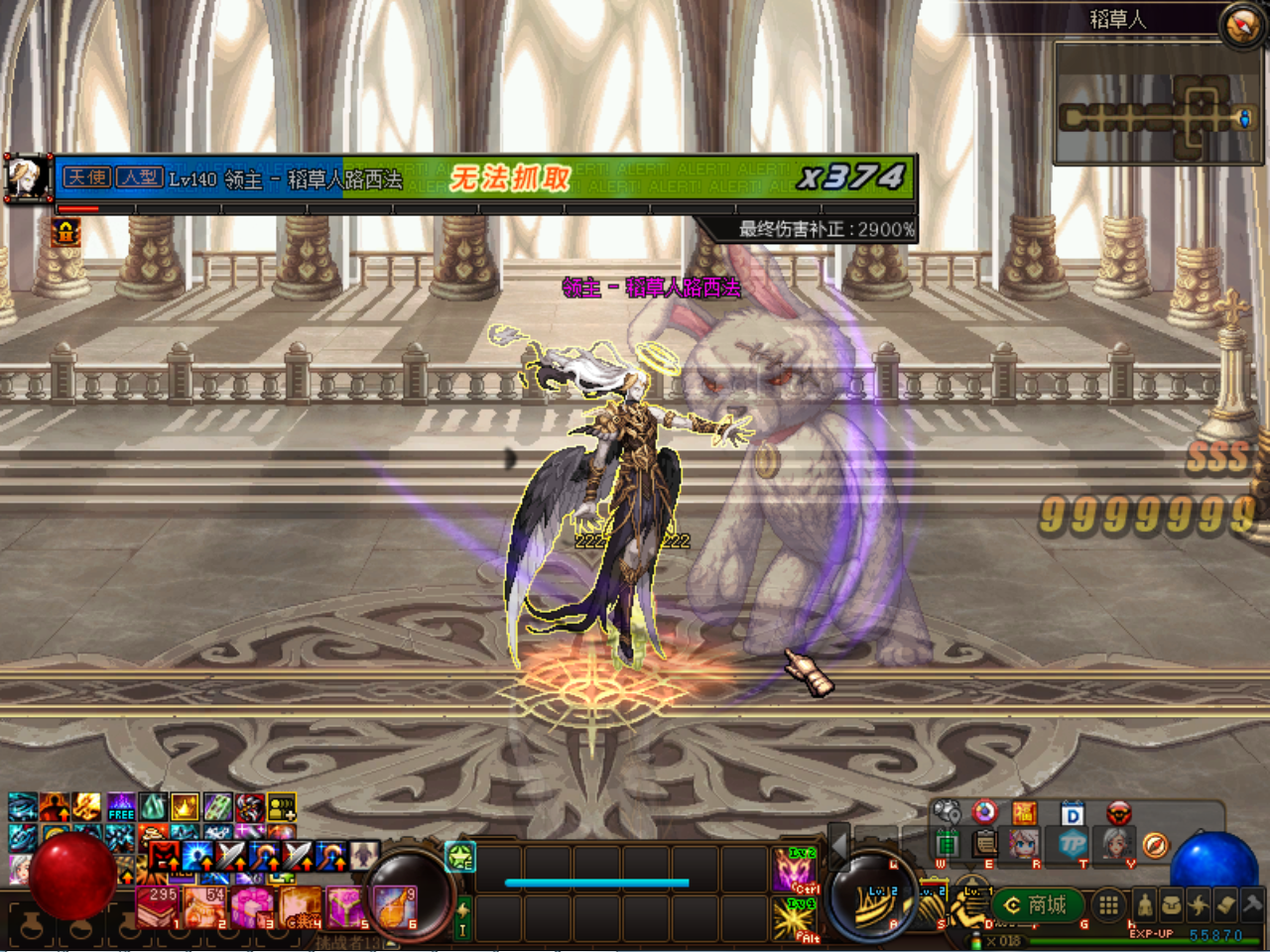This screenshot has height=952, width=1270.
Task: Click the EXP-UP label
Action: (1154, 931)
